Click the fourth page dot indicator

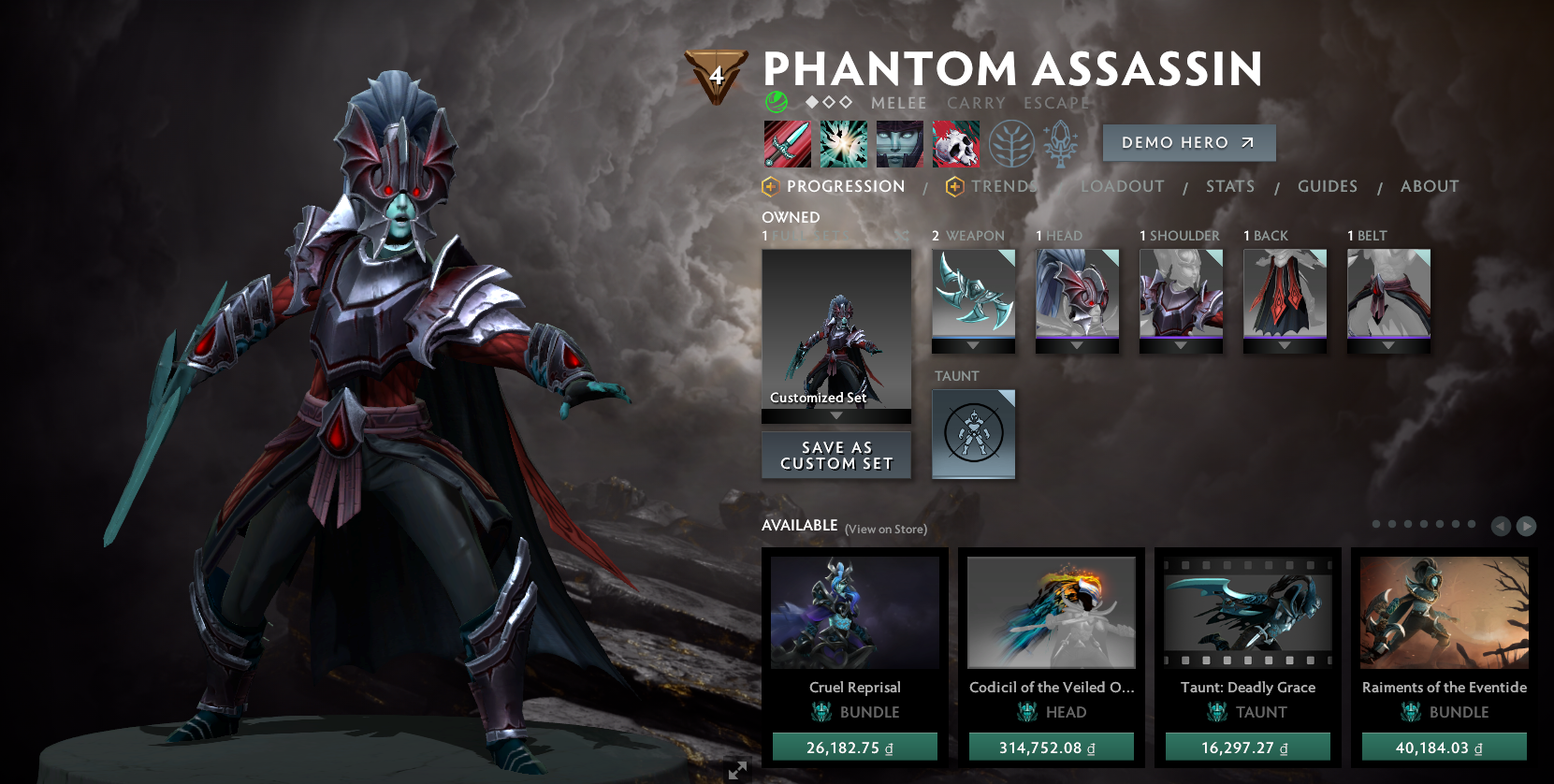(x=1425, y=524)
